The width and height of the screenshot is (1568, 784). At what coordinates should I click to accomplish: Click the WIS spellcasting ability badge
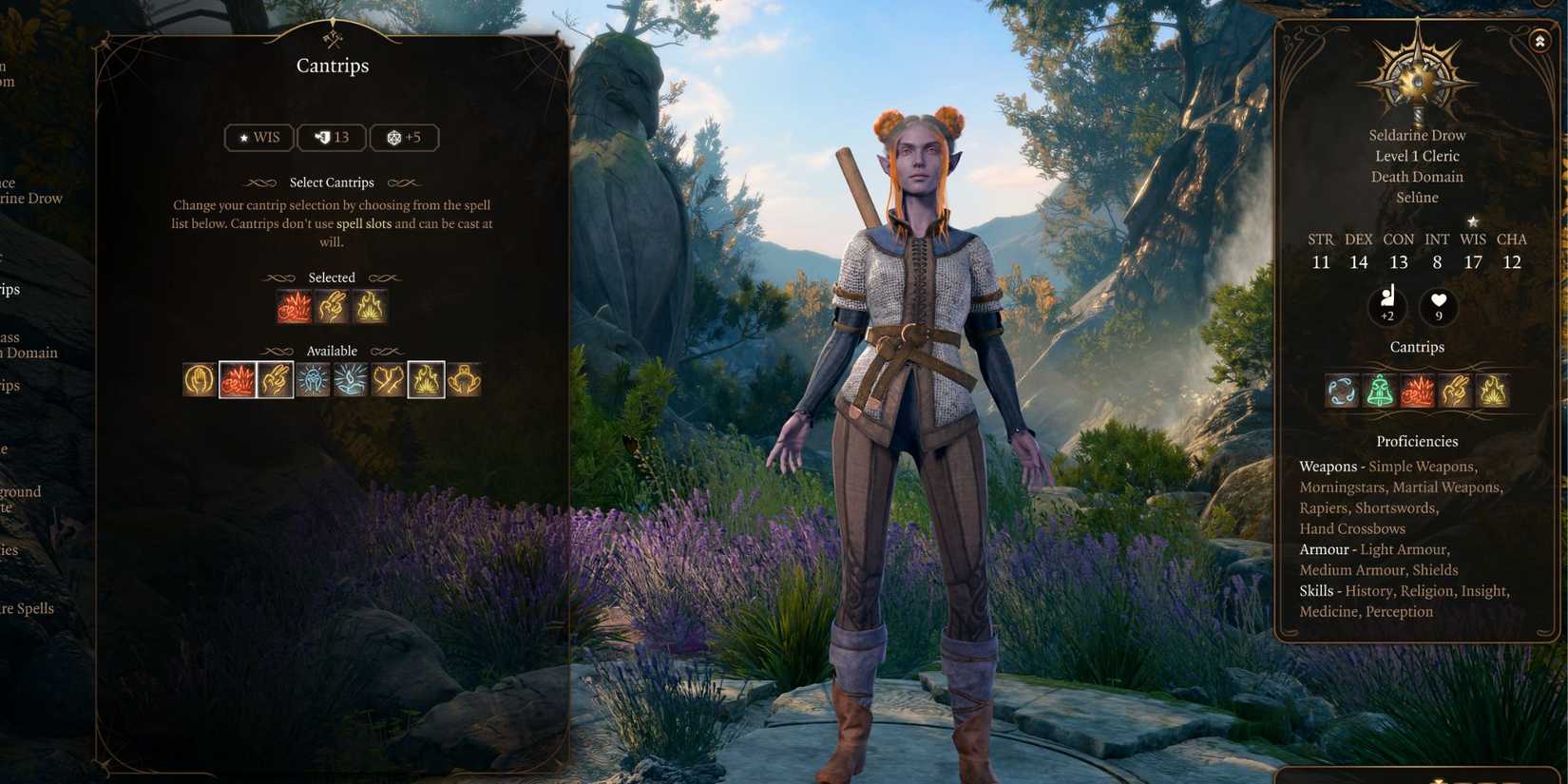click(258, 137)
